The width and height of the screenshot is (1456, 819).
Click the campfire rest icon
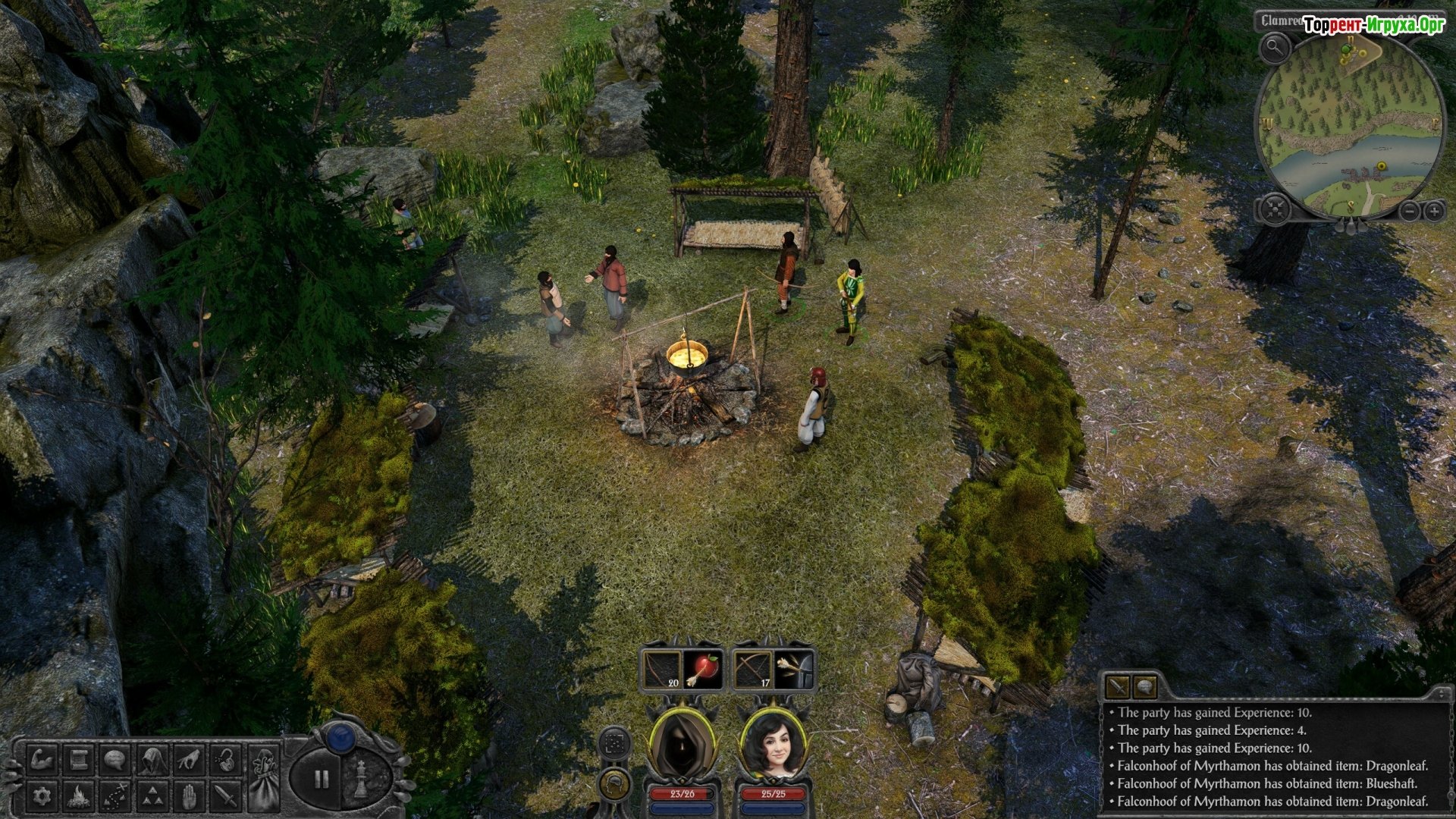[78, 795]
